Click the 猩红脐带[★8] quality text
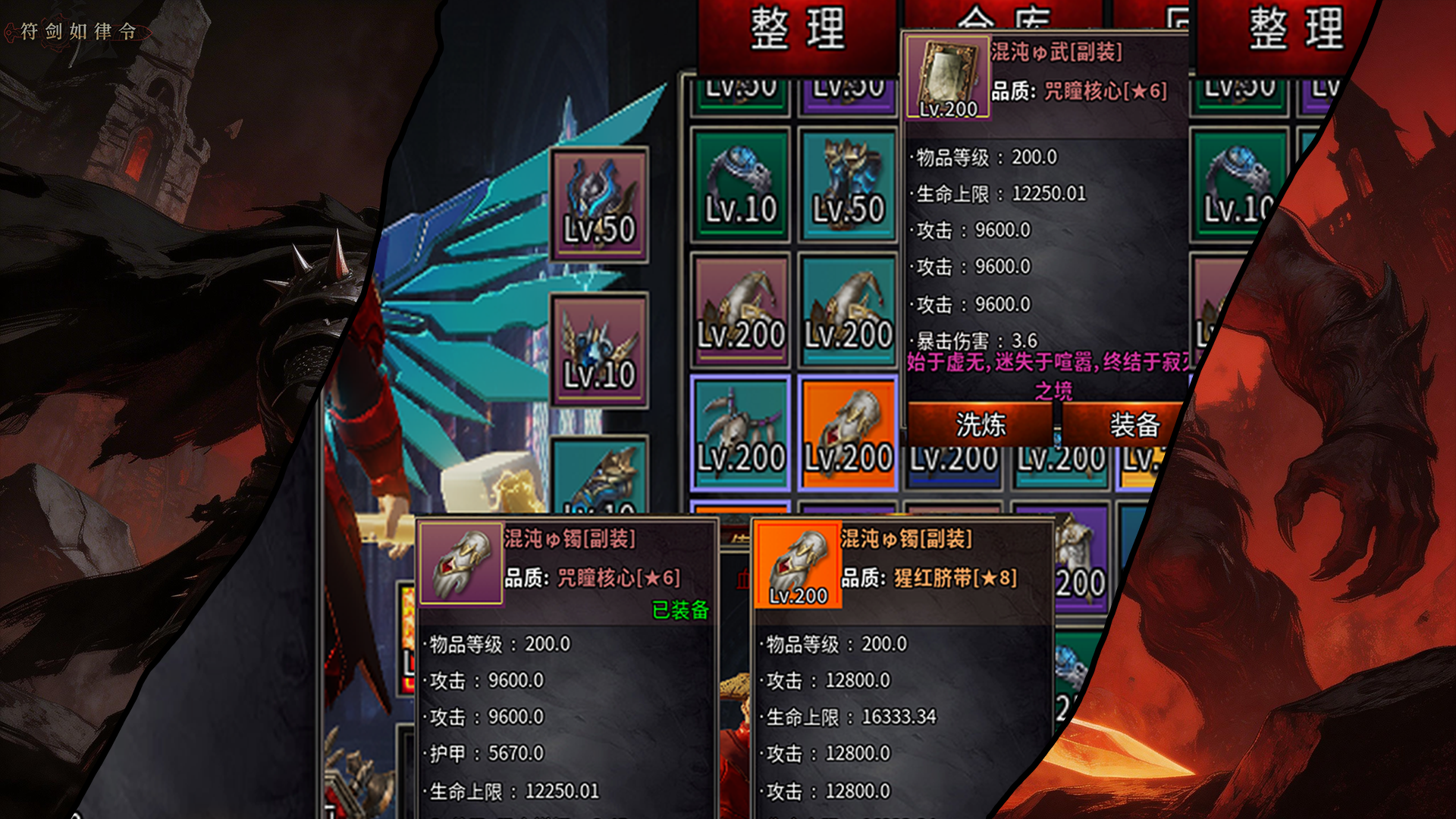The width and height of the screenshot is (1456, 819). pyautogui.click(x=957, y=577)
